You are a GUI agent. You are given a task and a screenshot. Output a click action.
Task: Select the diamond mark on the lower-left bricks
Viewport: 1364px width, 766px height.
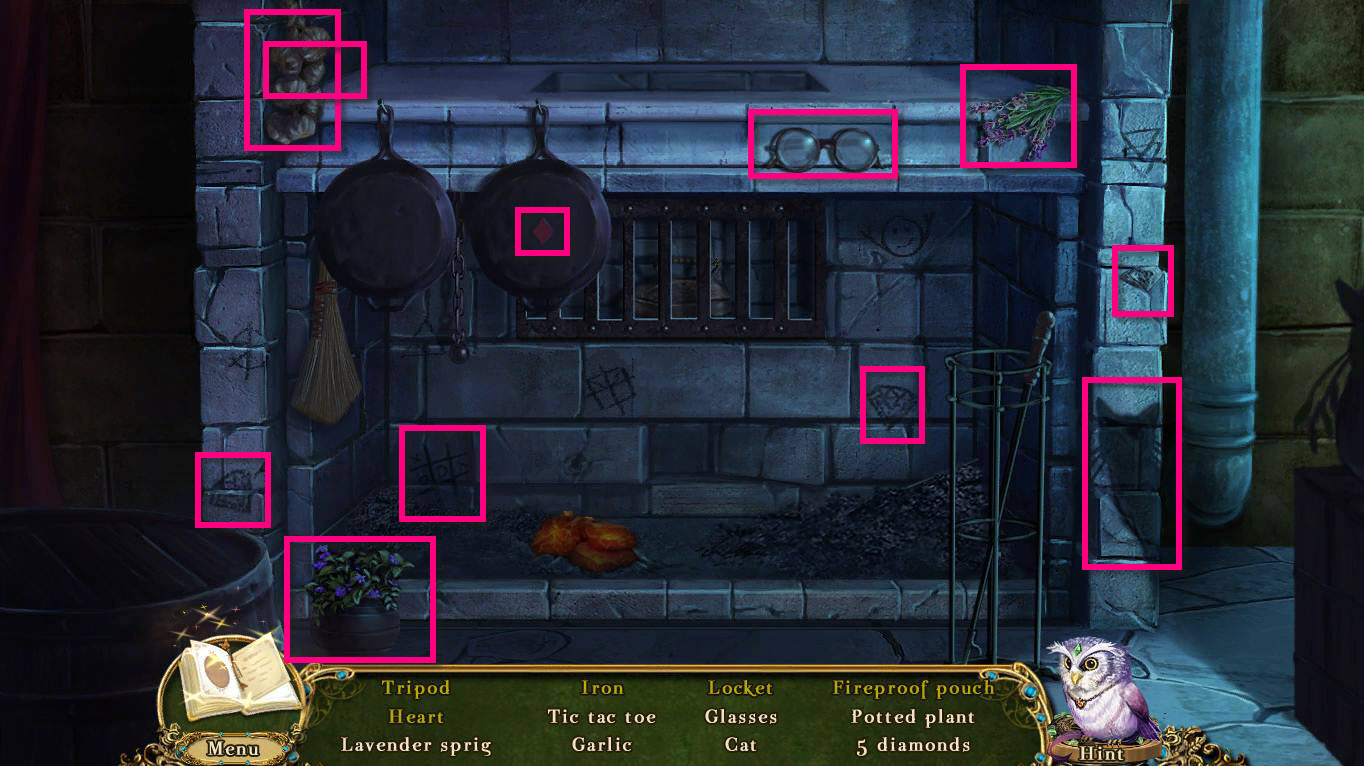pos(233,491)
